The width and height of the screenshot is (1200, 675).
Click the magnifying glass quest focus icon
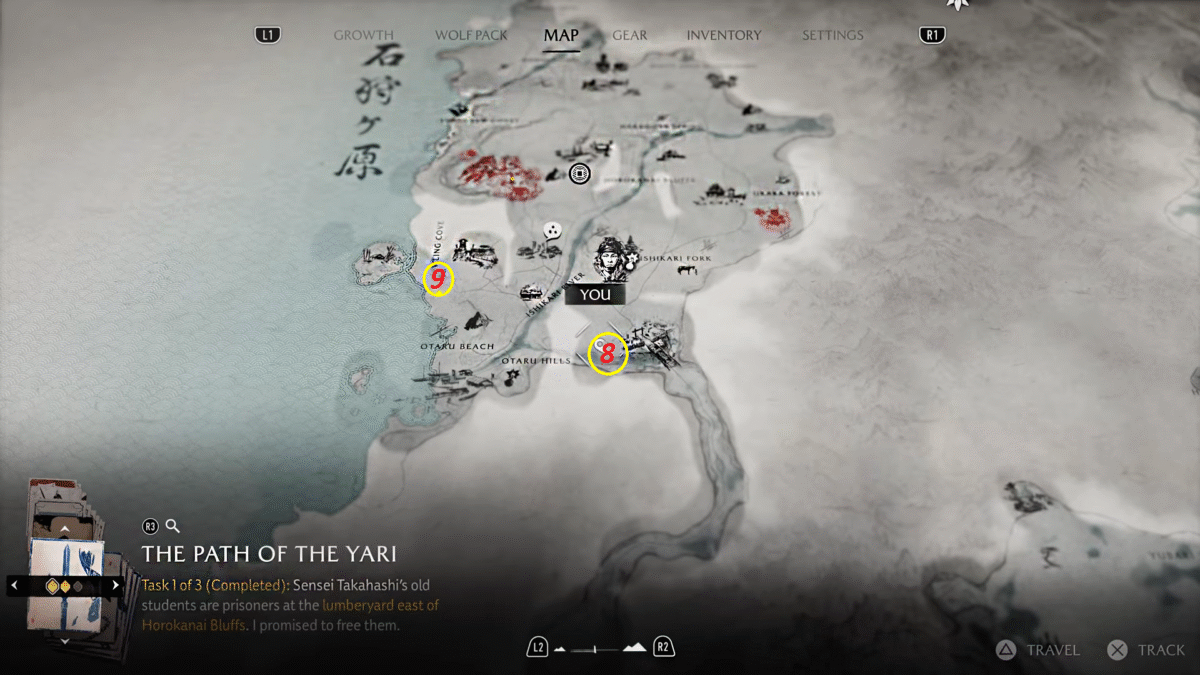click(x=173, y=526)
